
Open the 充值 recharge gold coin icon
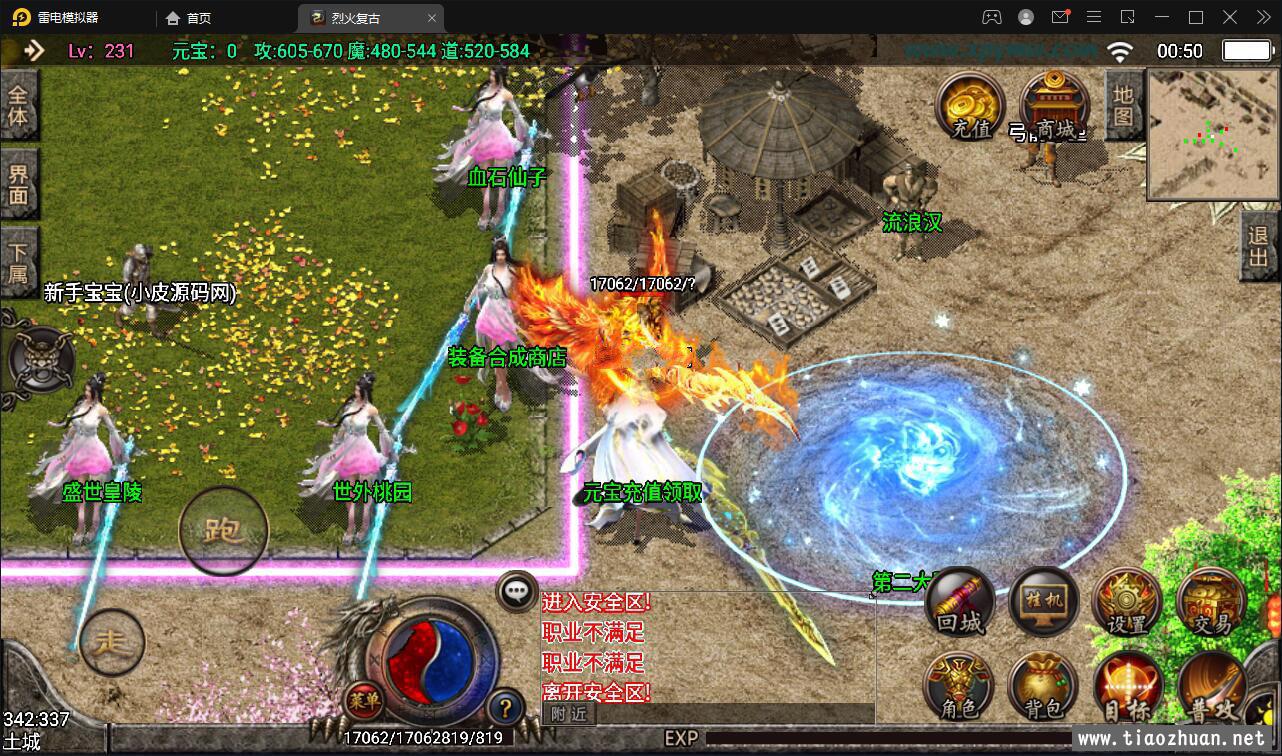pos(968,109)
